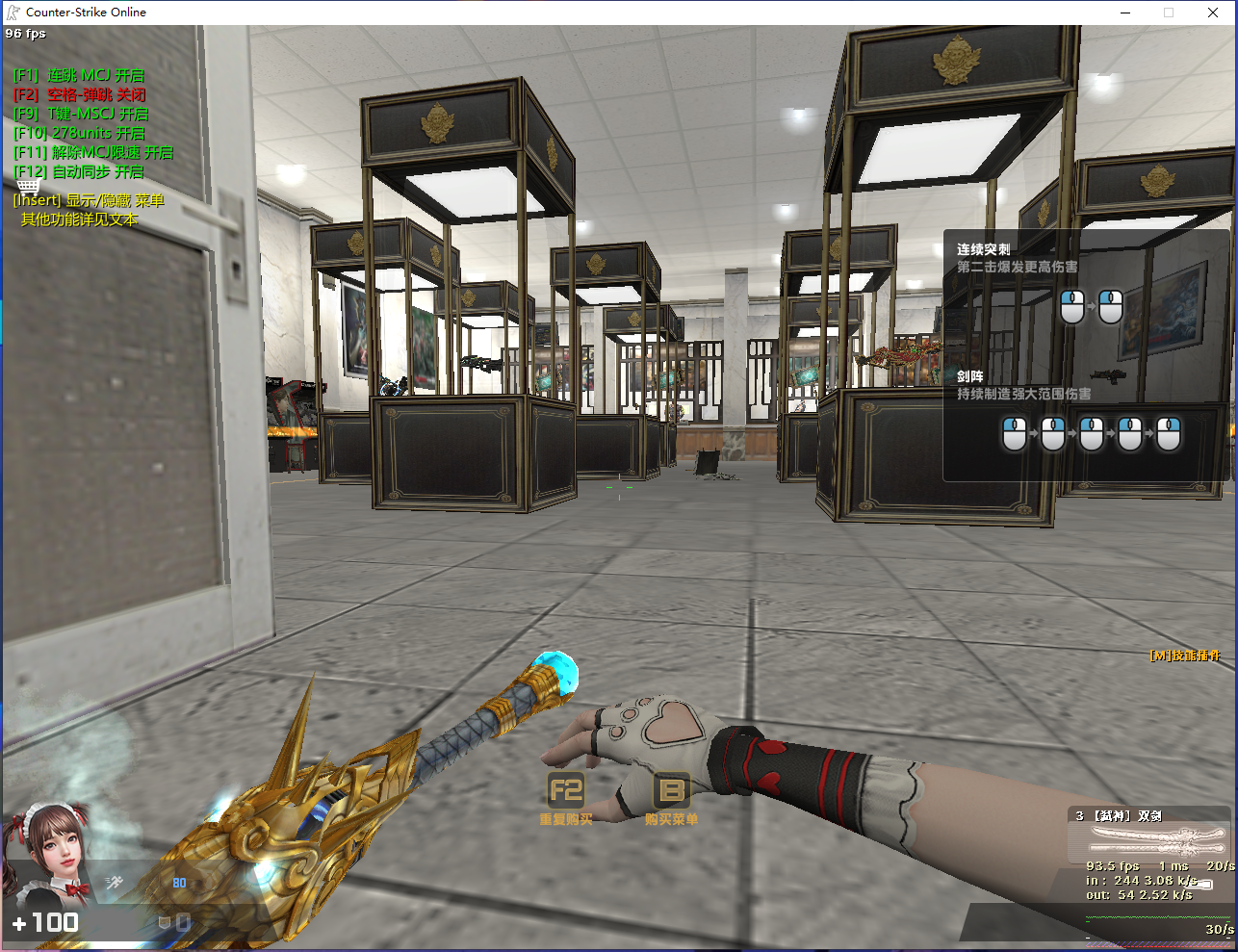1238x952 pixels.
Task: Minimize the game window
Action: (1126, 13)
